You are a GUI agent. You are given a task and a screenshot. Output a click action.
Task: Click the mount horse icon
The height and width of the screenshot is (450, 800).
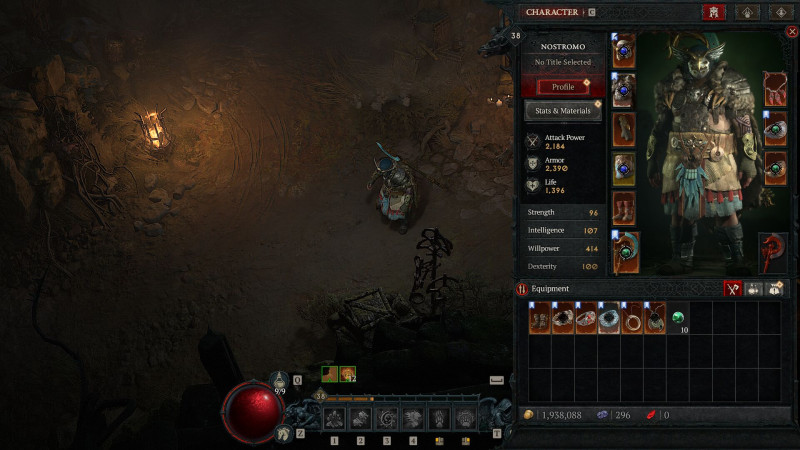tap(282, 432)
